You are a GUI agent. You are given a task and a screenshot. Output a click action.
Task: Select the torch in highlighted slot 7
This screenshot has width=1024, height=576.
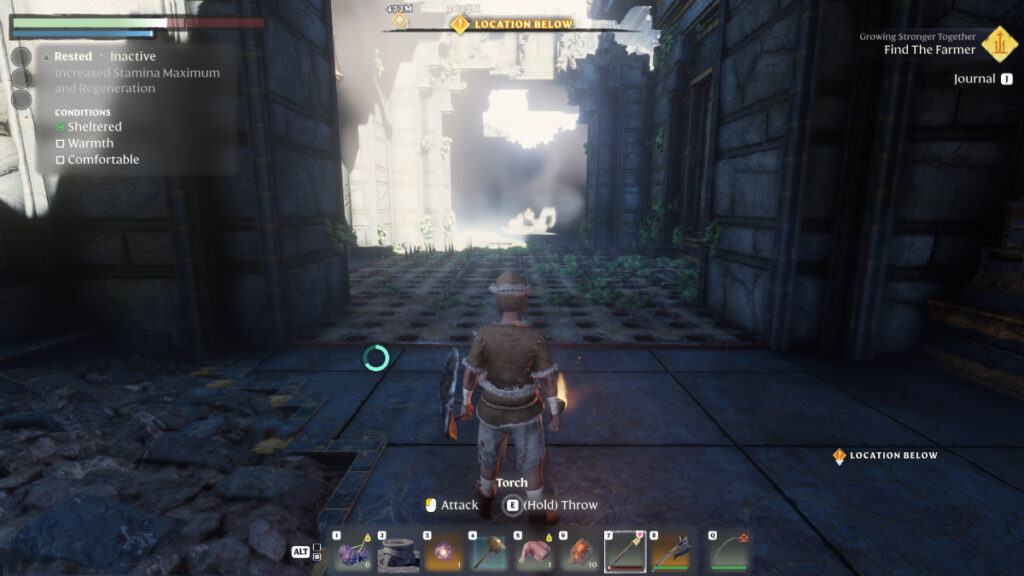coord(624,551)
